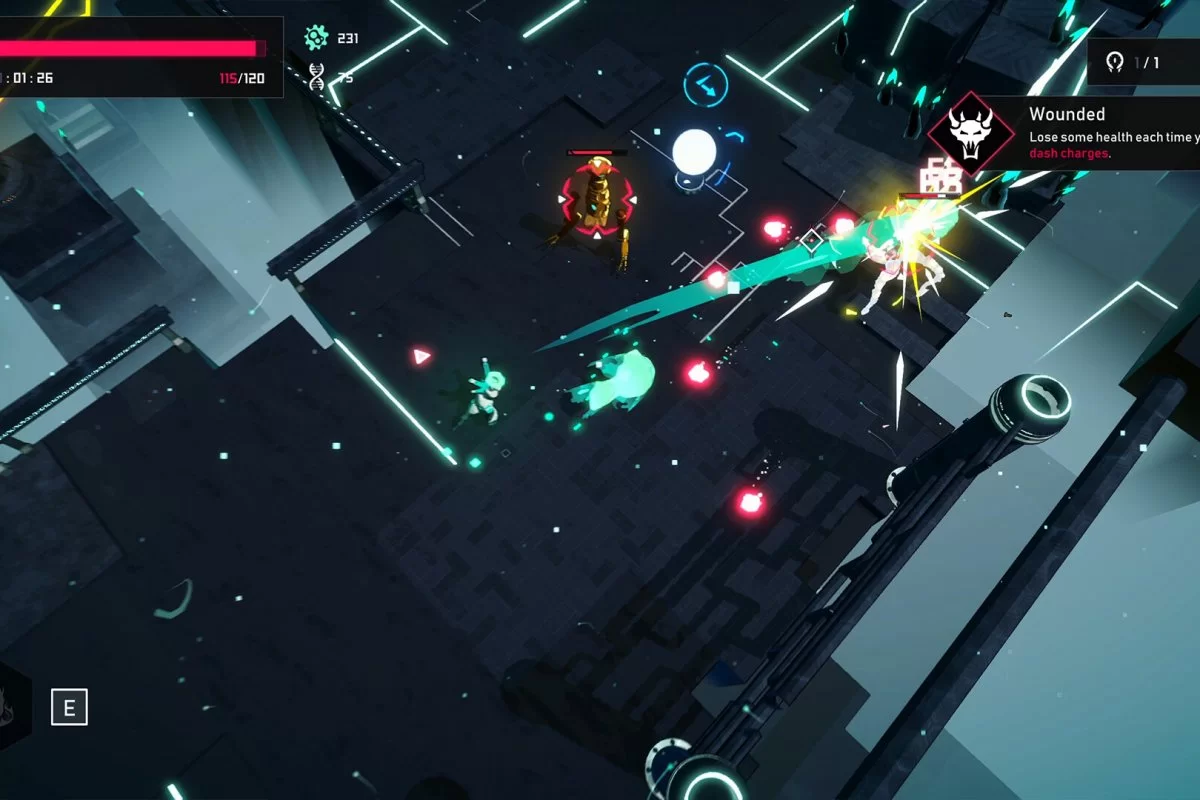Click the charge counter icon beside 1/1
1200x800 pixels.
[x=1115, y=63]
